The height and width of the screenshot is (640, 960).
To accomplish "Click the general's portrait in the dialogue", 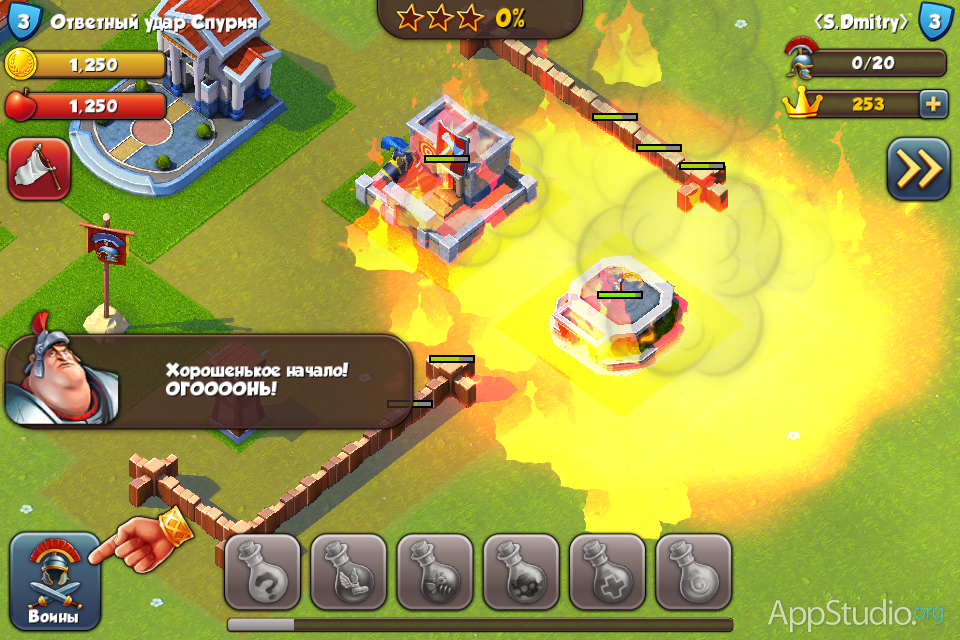I will pos(60,380).
